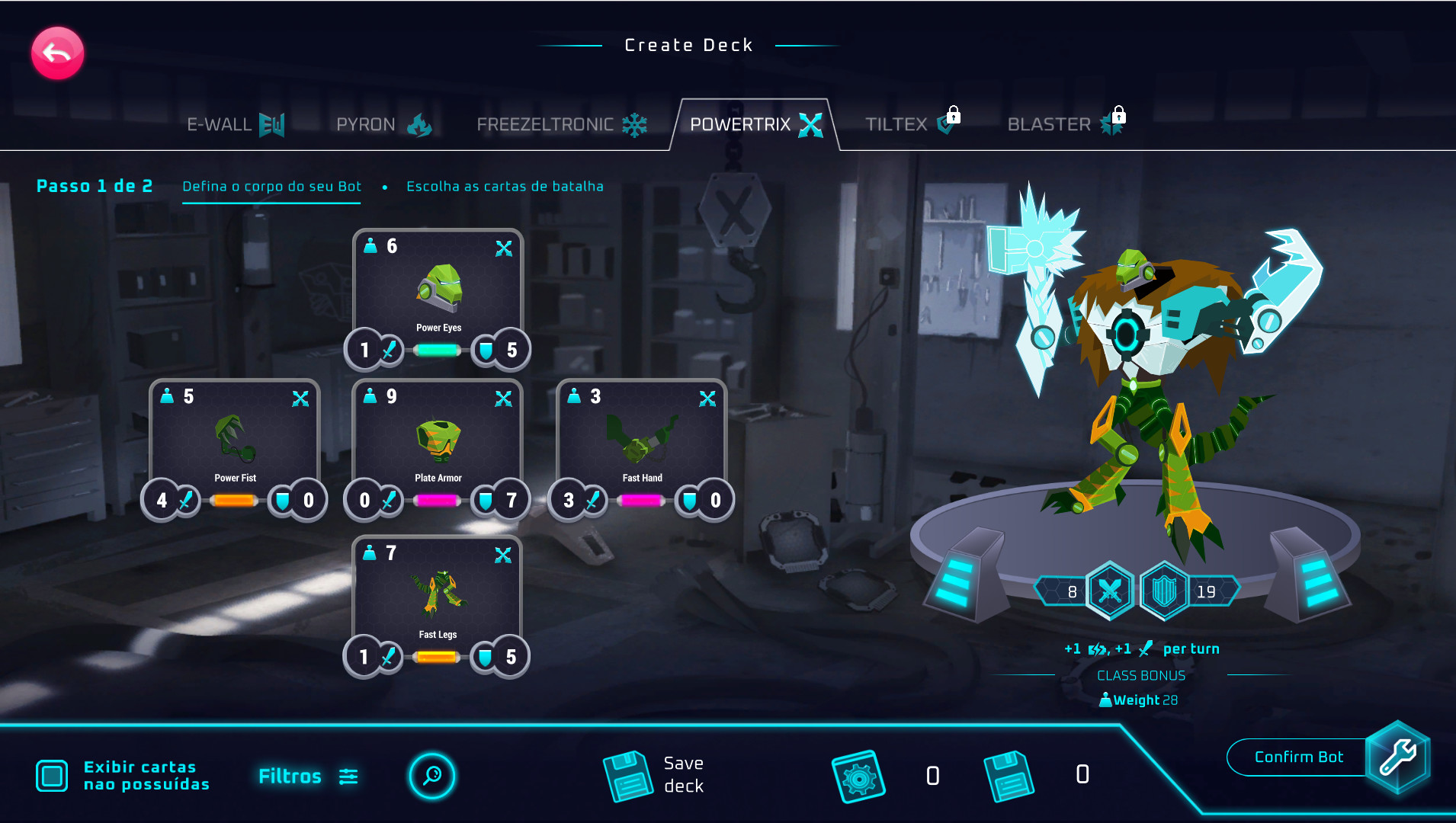Go to the Escolha as cartas de batalha step

(505, 187)
